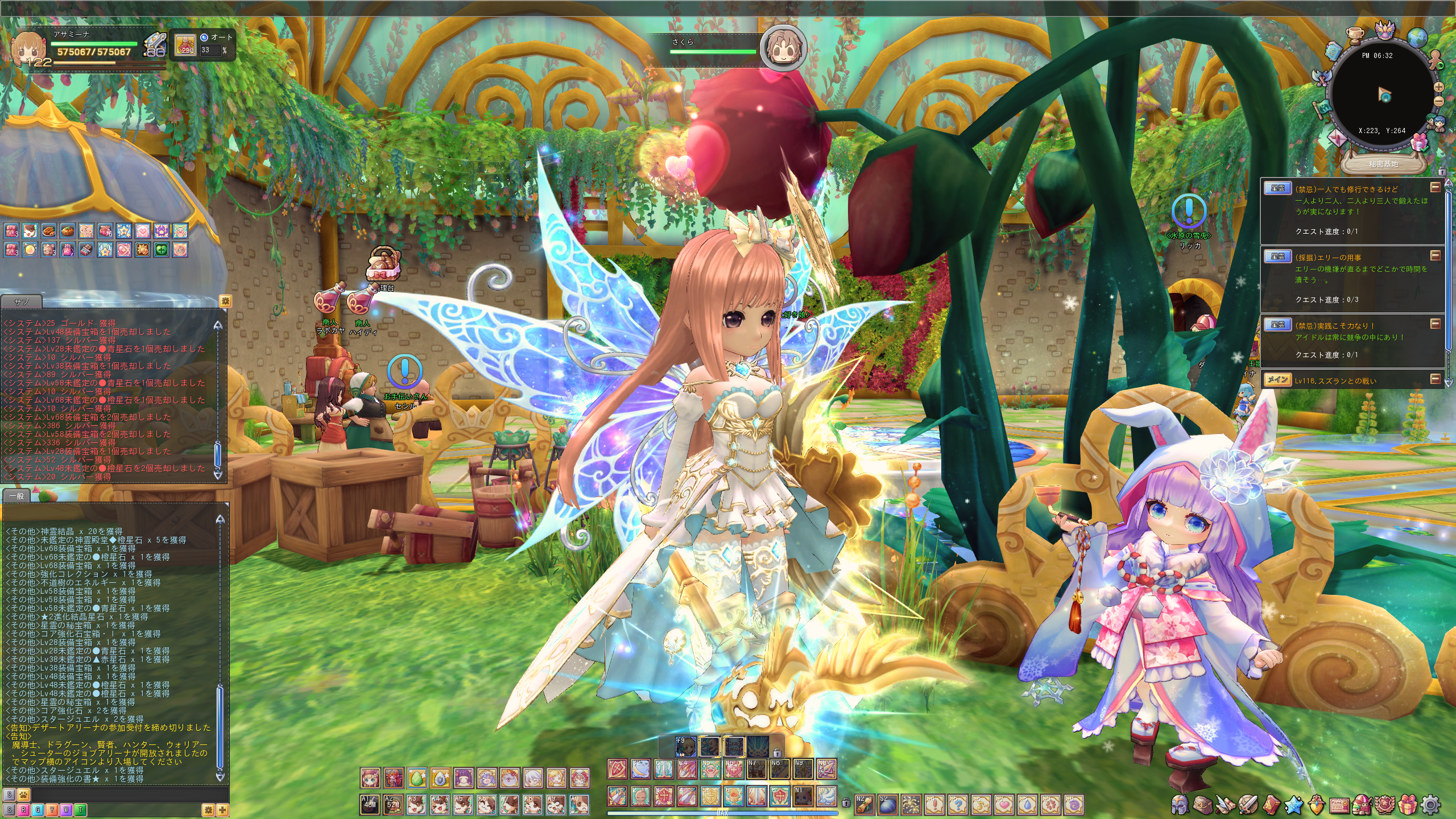
Task: Open the red spellbook menu icon
Action: point(1271,804)
